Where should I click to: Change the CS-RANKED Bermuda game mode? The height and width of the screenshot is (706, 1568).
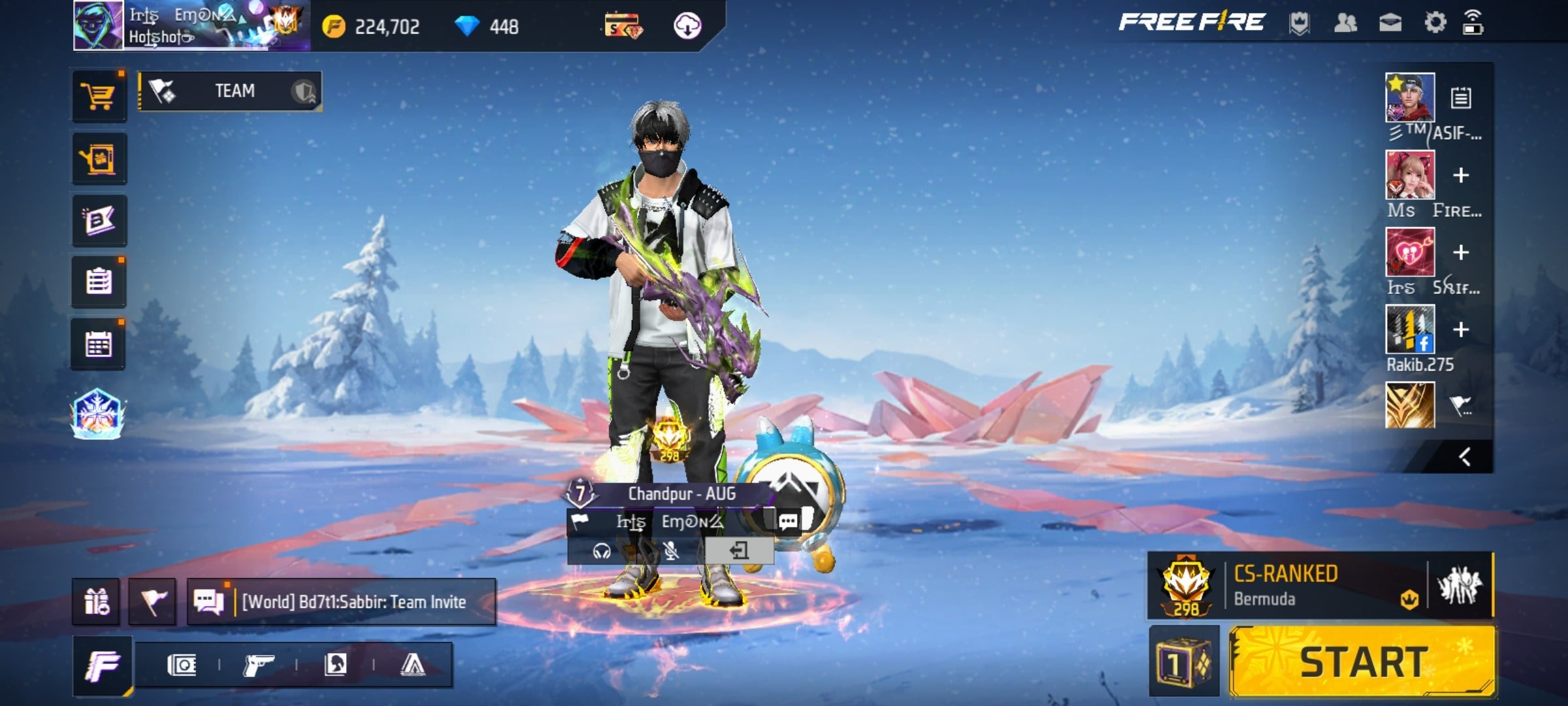tap(1287, 586)
